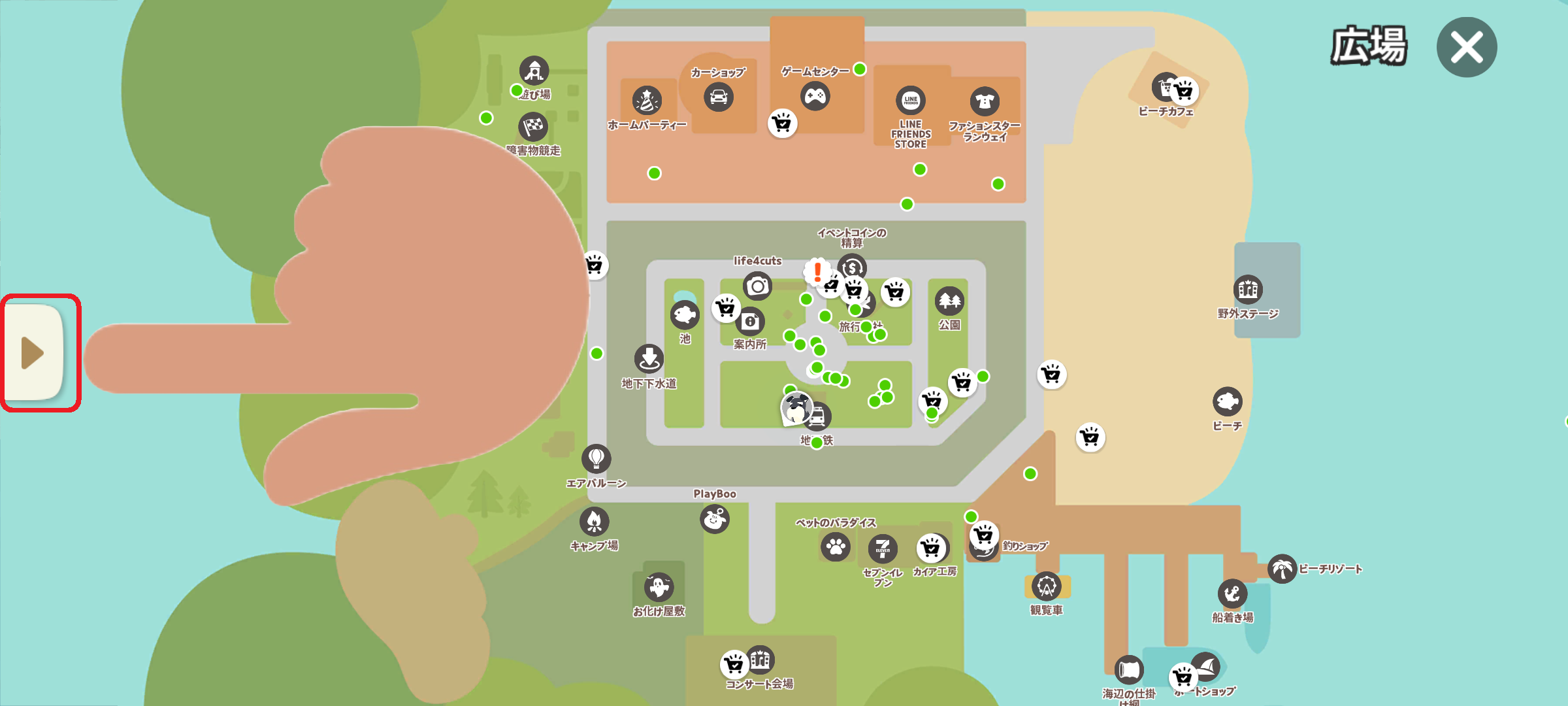This screenshot has height=706, width=1568.
Task: Choose the エアバルーン balloon marker
Action: click(x=596, y=459)
